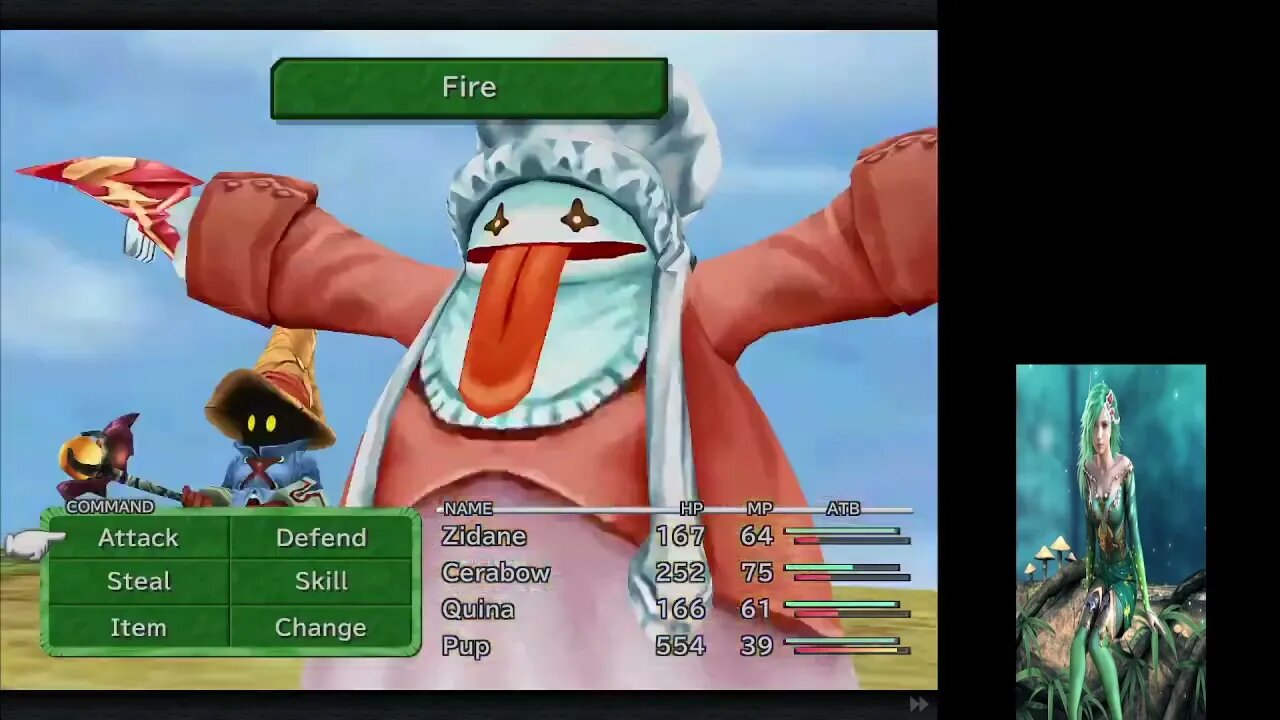Select the Change command
The image size is (1280, 720).
point(320,627)
